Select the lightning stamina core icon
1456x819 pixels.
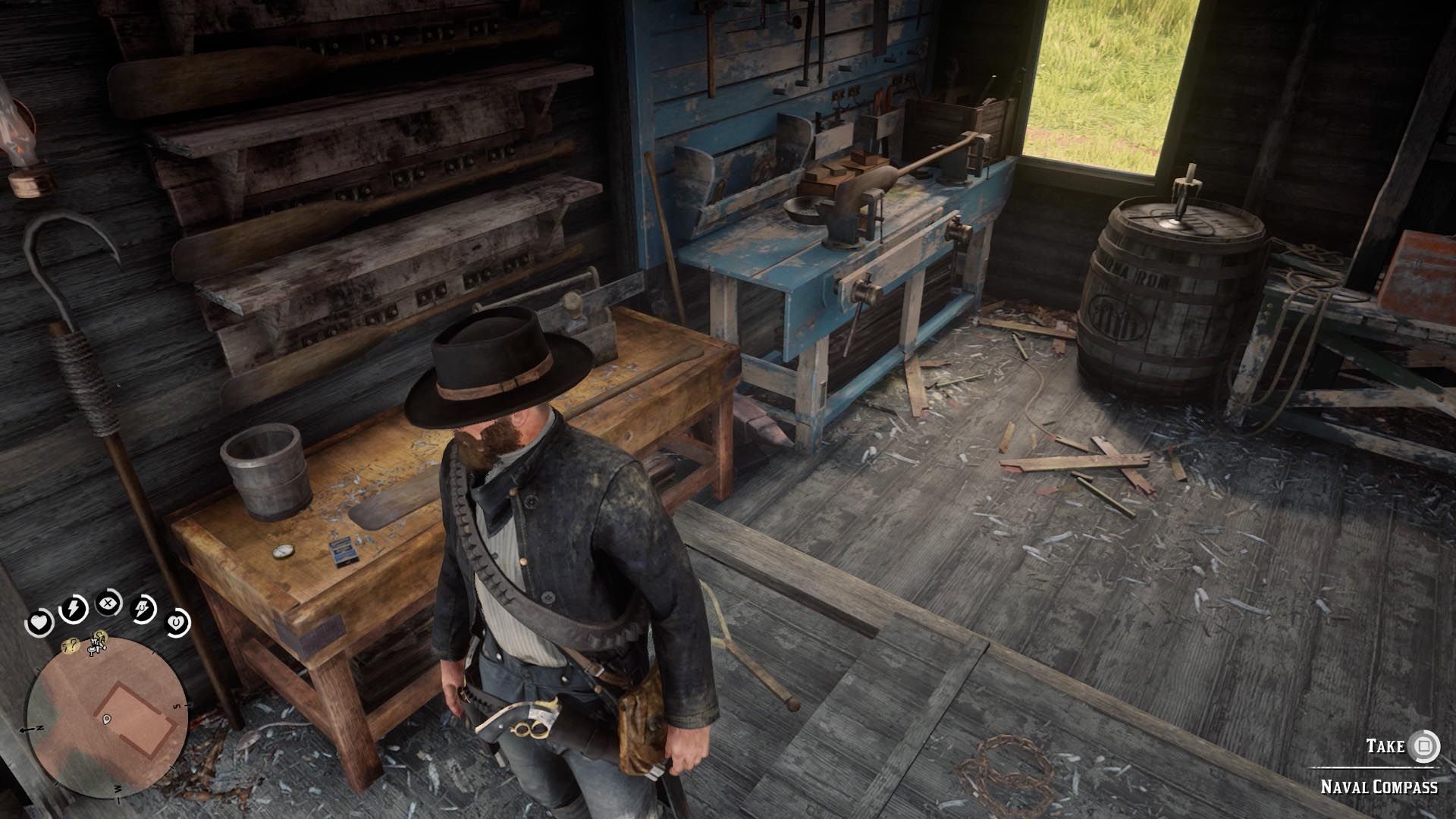[74, 607]
